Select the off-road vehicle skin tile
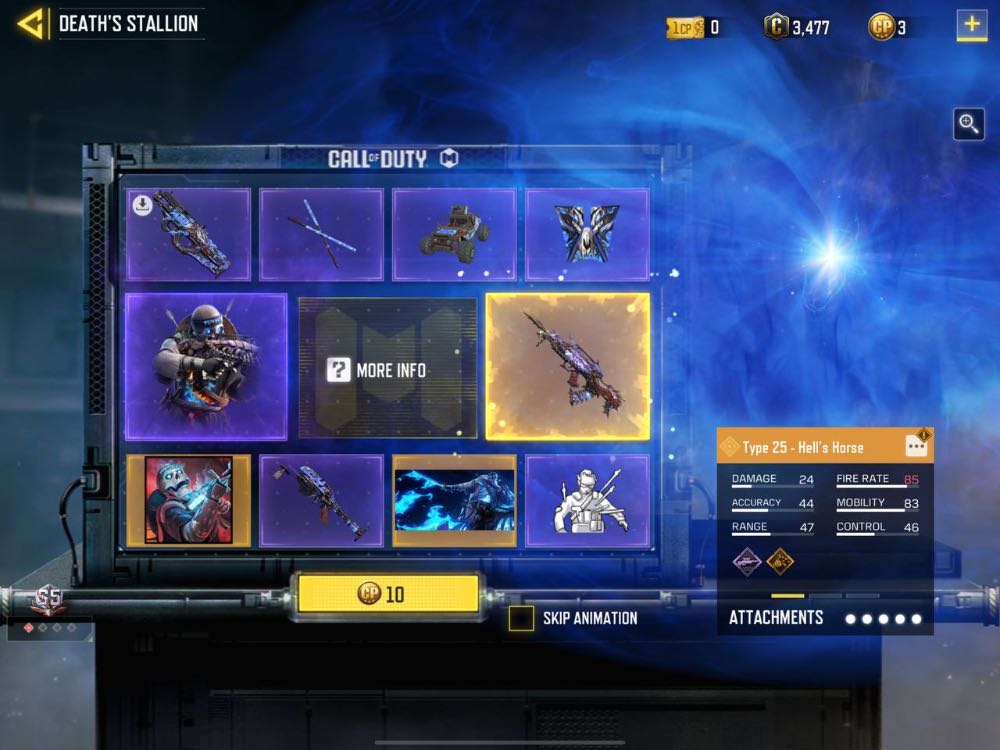This screenshot has height=750, width=1000. coord(454,234)
